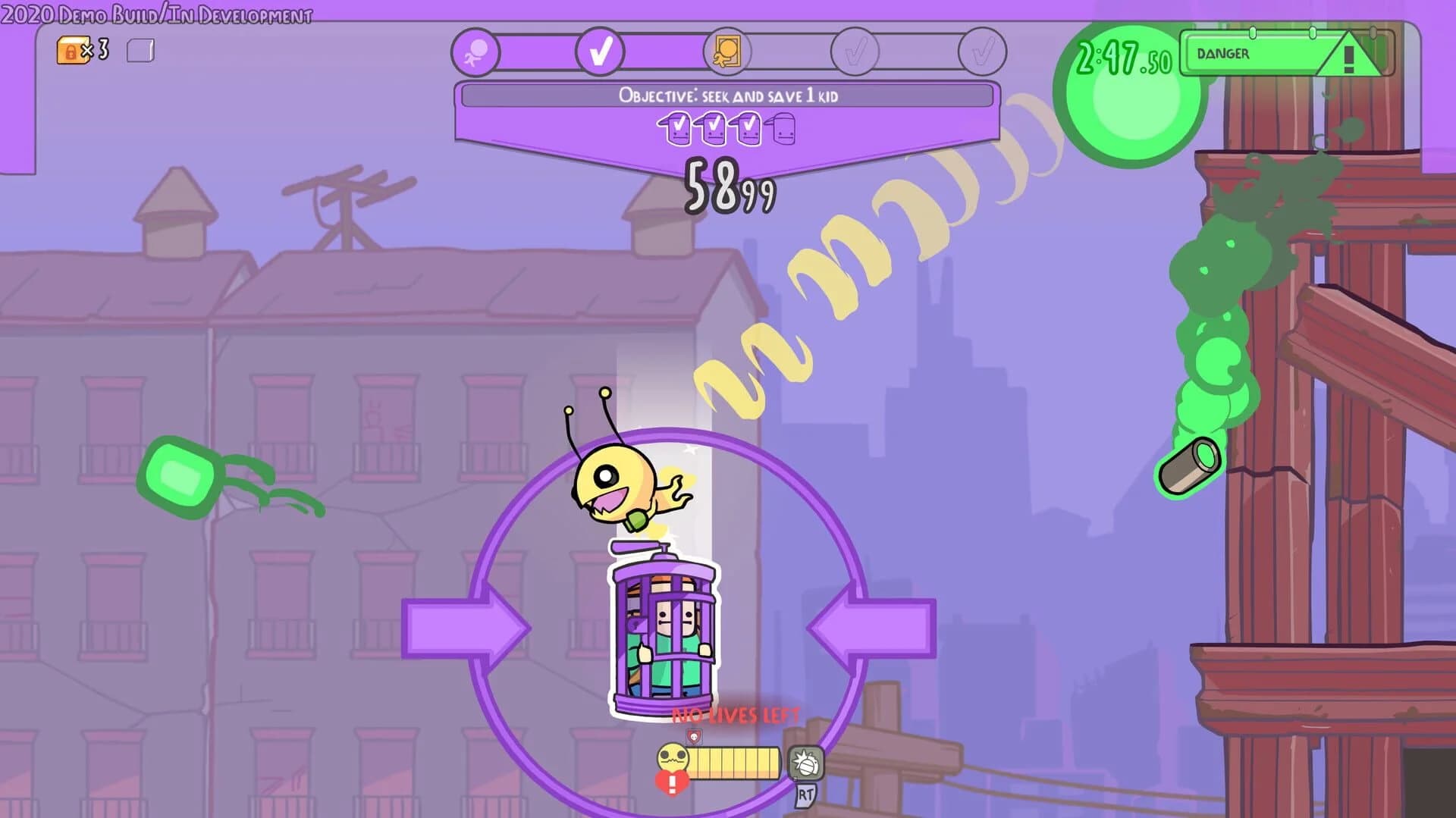Toggle the second completed checkmark milestone

(x=599, y=53)
